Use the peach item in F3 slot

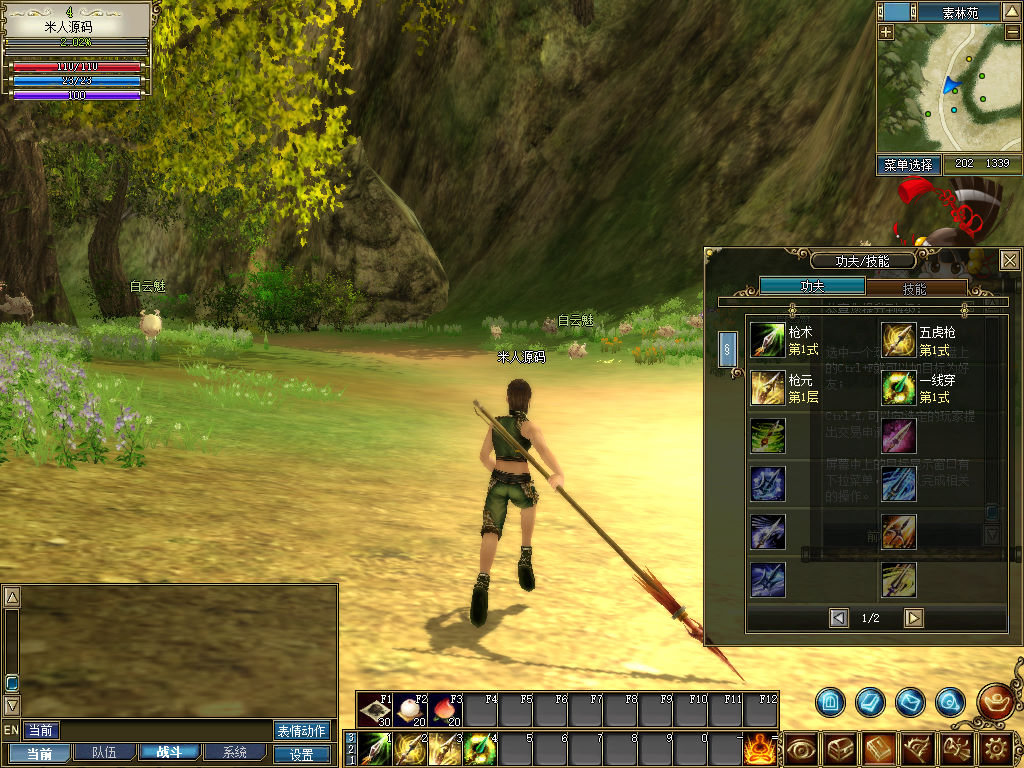click(445, 710)
